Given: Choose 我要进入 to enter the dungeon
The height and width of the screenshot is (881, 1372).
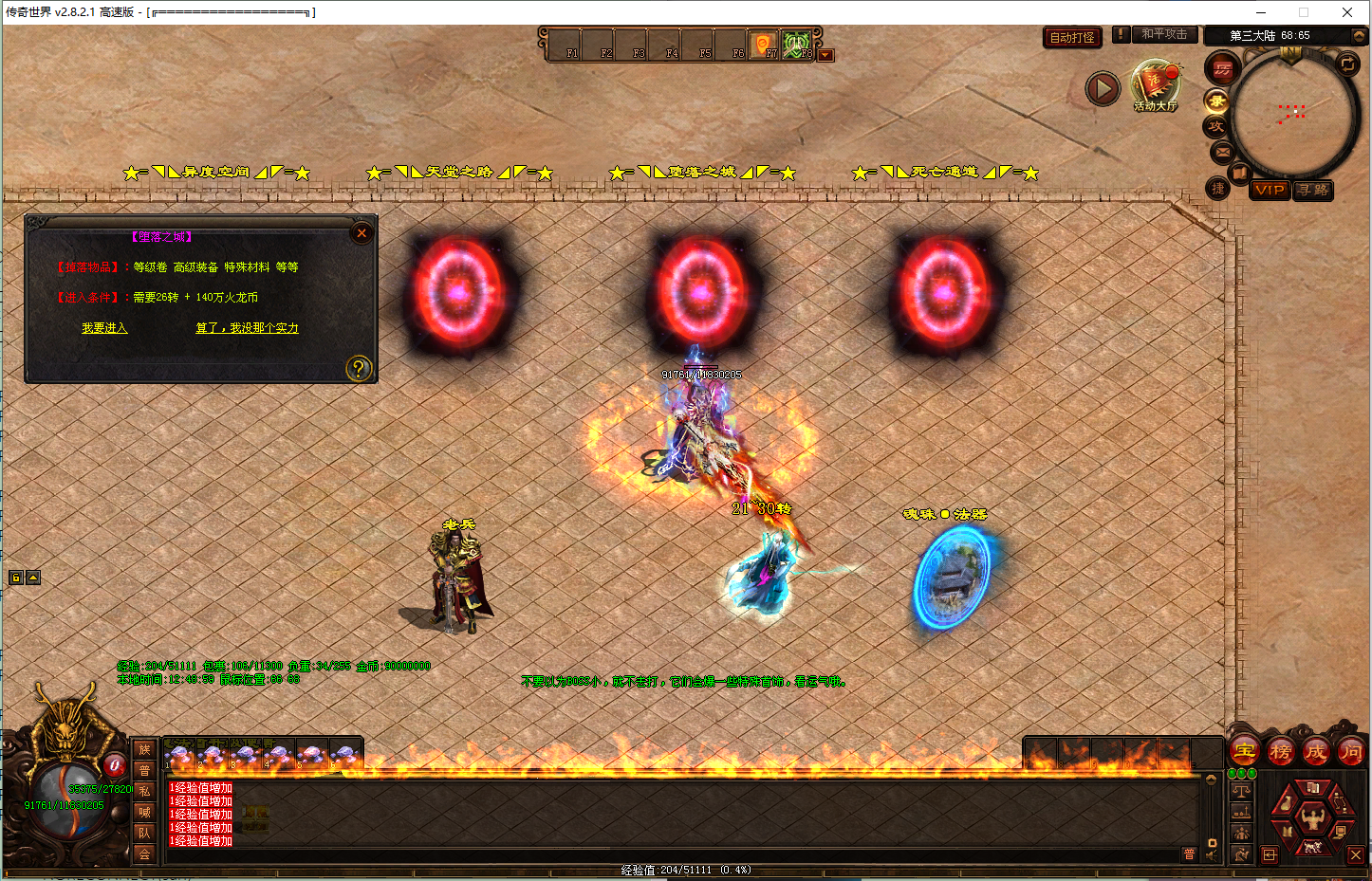Looking at the screenshot, I should [104, 328].
